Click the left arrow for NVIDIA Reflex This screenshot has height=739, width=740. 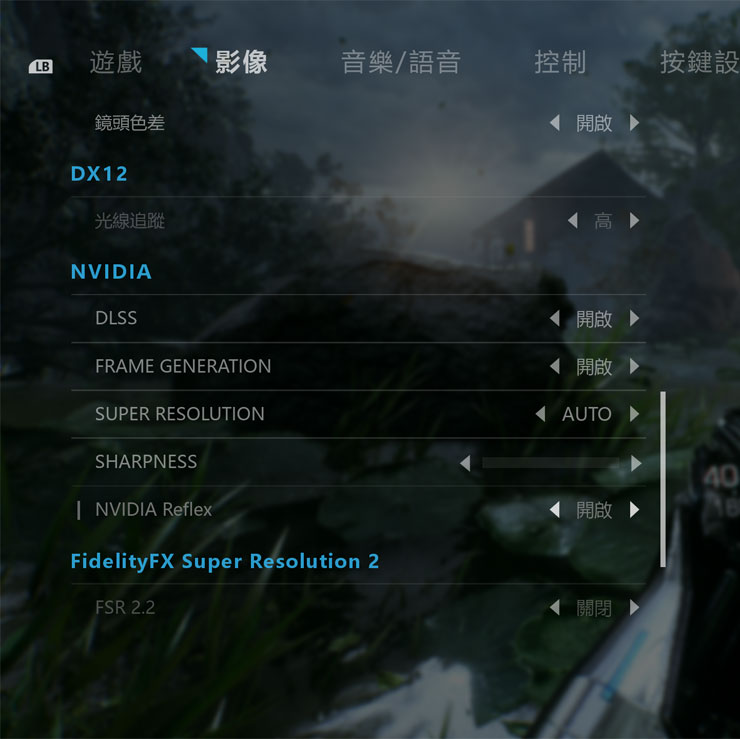click(x=555, y=510)
